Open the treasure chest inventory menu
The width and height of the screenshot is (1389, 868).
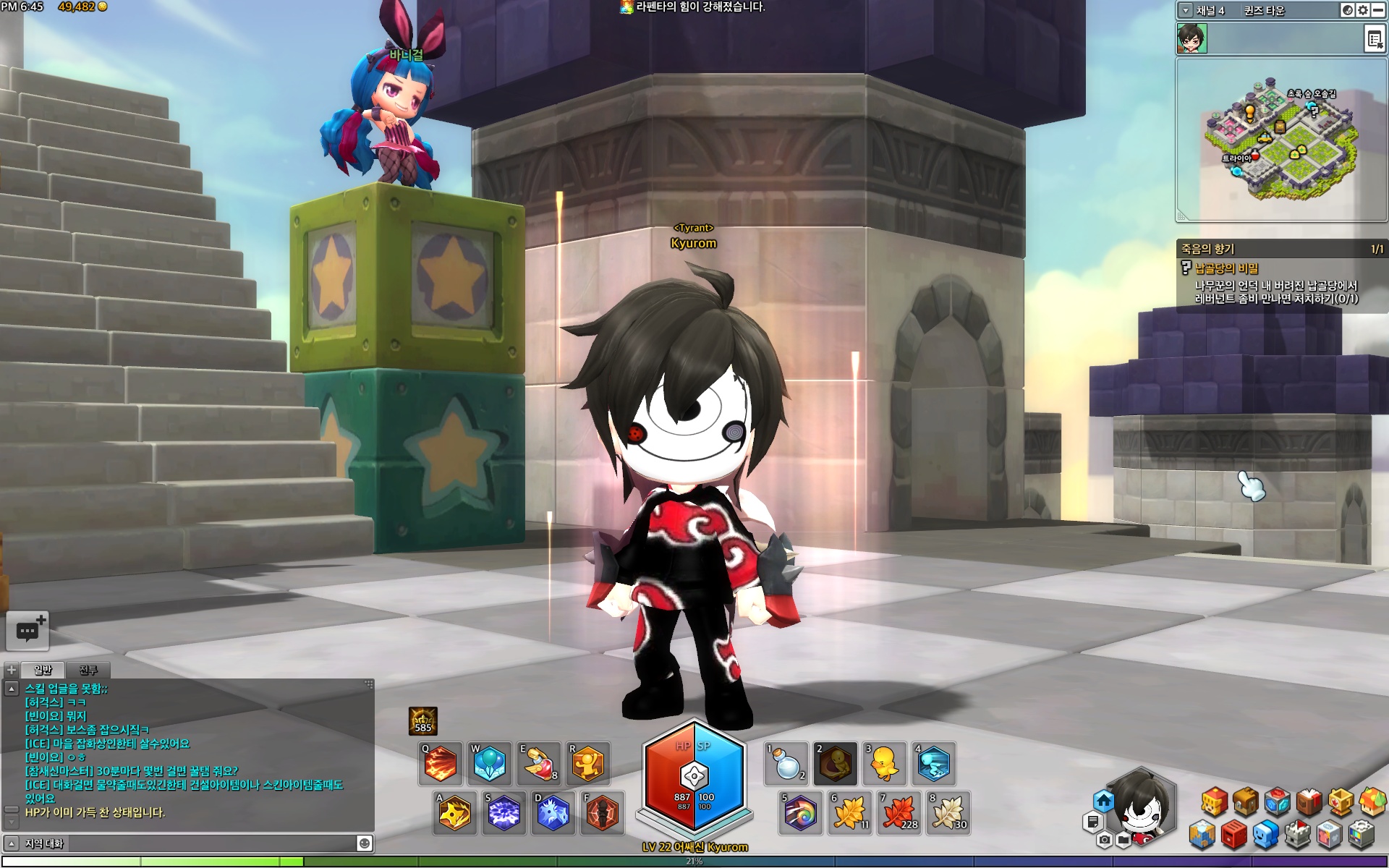(1246, 801)
